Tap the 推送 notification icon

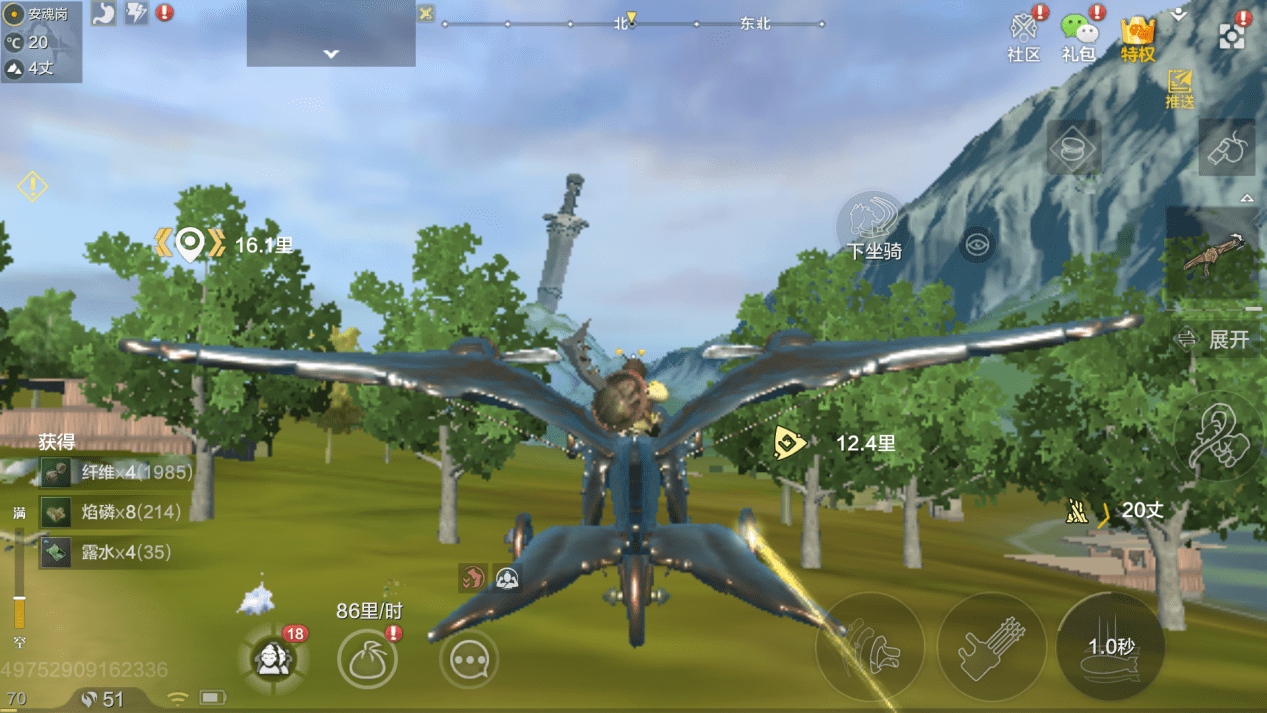pyautogui.click(x=1180, y=88)
